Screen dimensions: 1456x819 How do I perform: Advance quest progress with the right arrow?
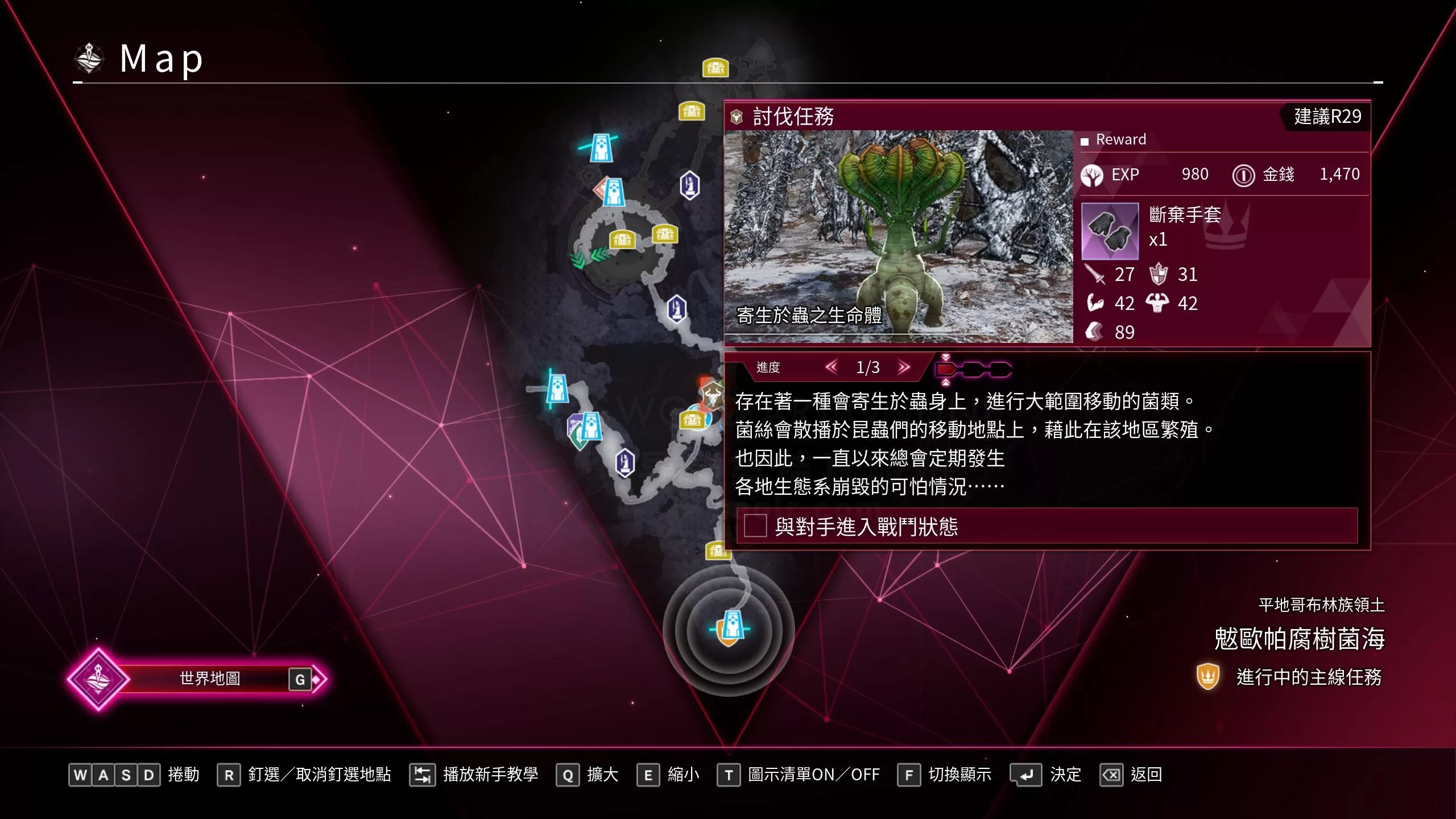[903, 367]
